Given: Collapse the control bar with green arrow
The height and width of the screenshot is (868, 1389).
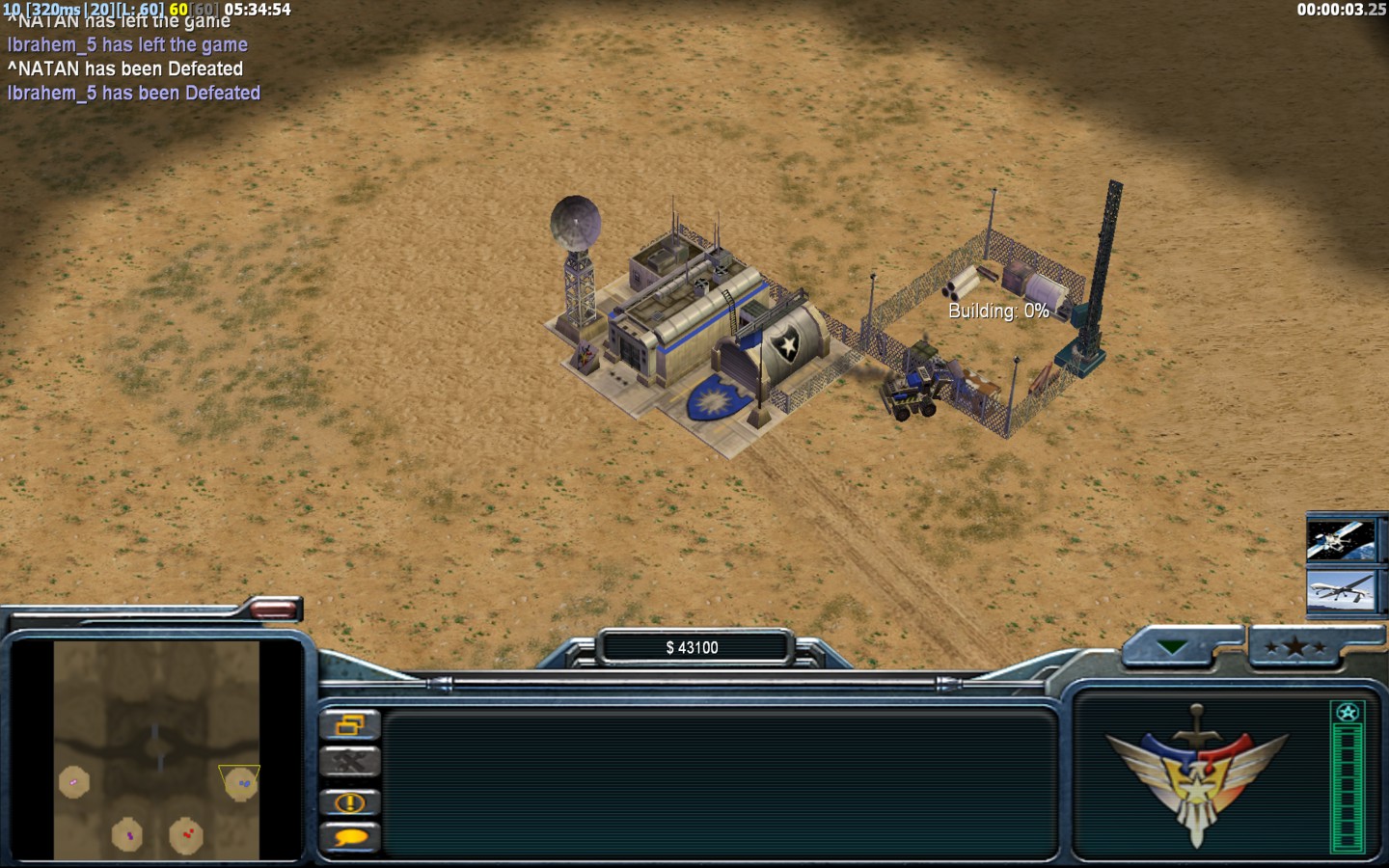Looking at the screenshot, I should tap(1172, 647).
